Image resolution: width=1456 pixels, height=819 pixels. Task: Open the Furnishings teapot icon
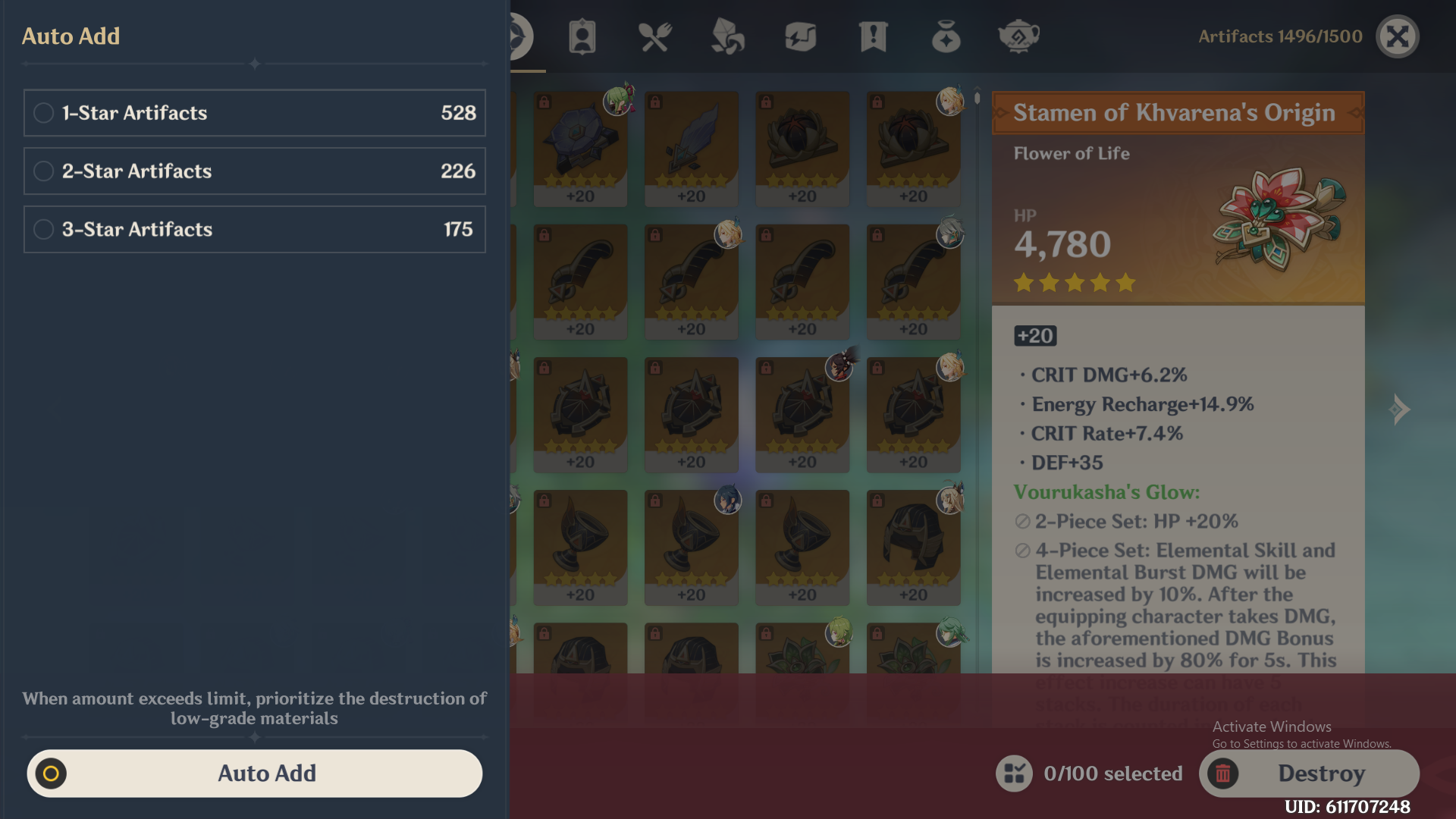[1018, 36]
